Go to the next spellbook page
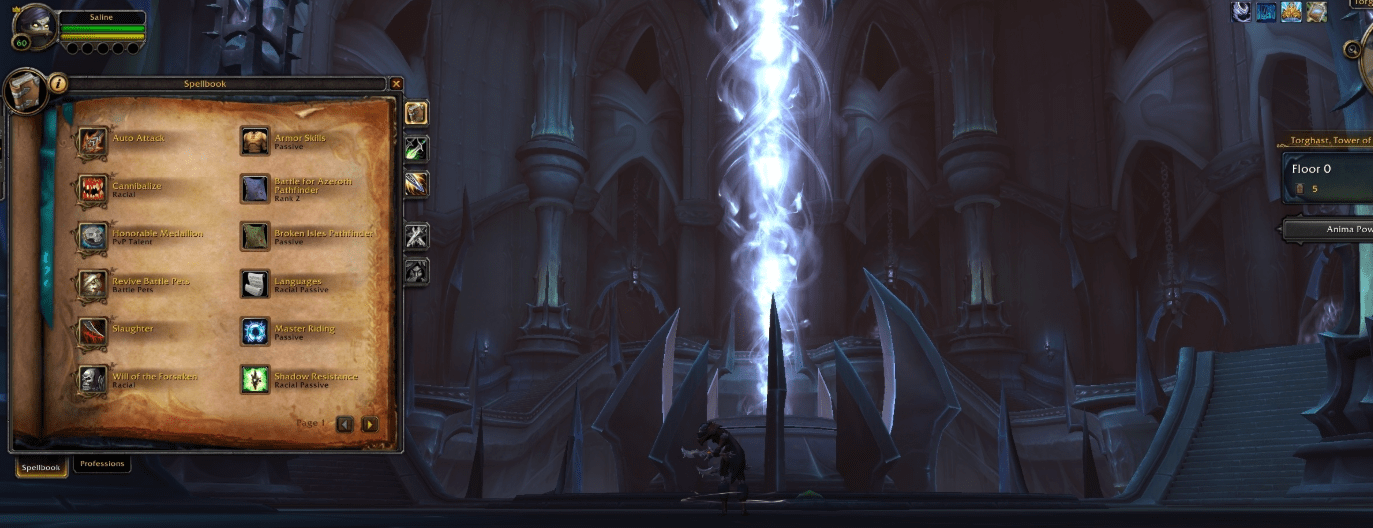 (x=370, y=424)
